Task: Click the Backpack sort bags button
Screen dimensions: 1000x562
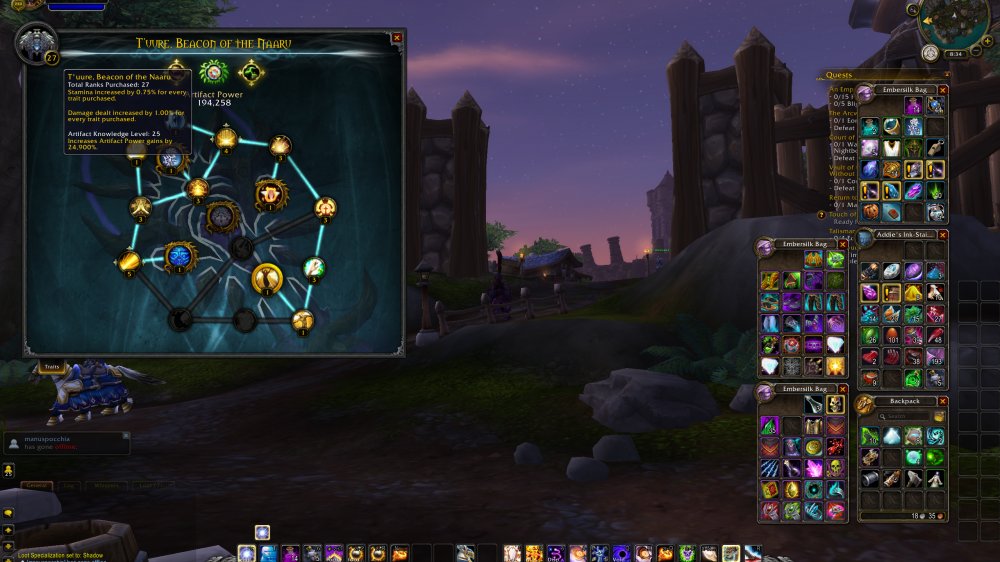Action: [938, 416]
